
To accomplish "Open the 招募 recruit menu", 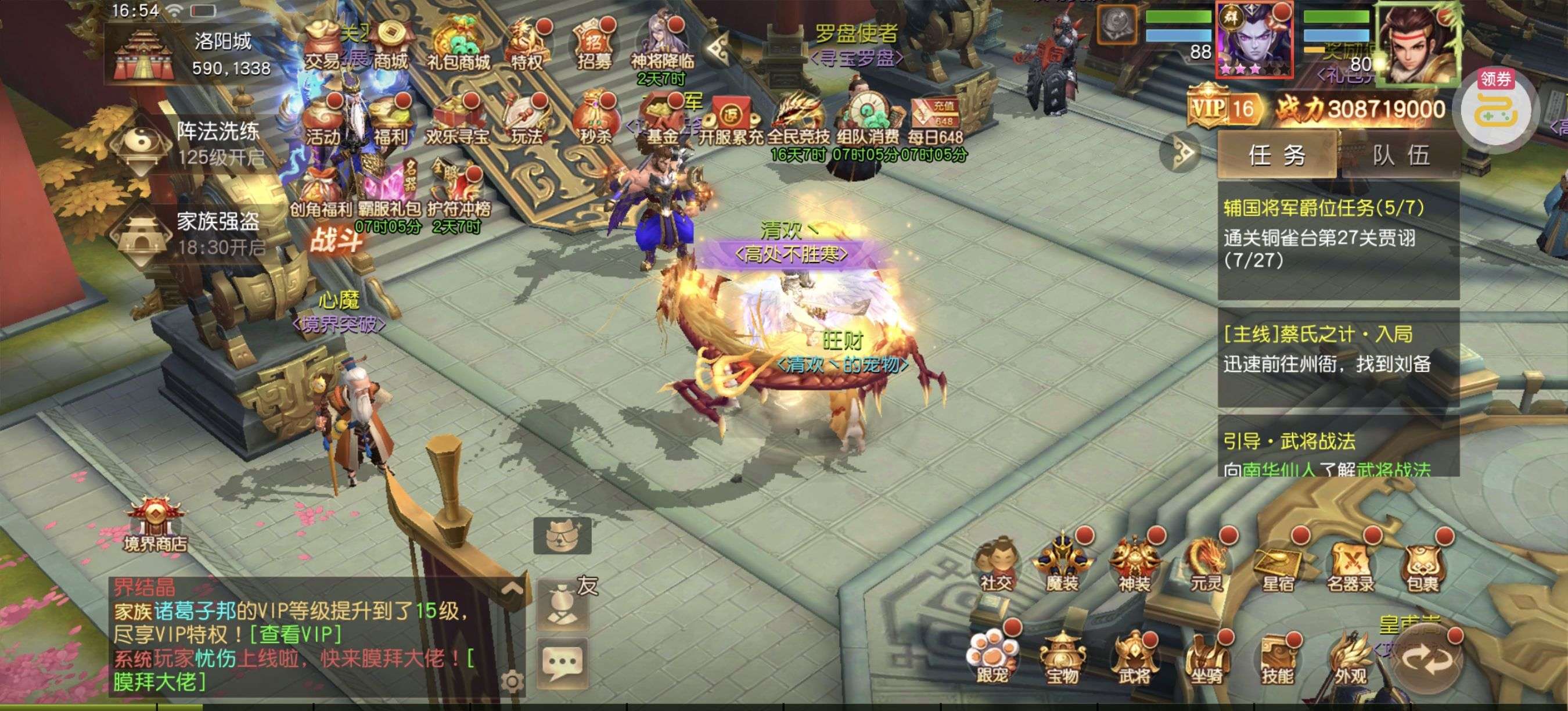I will click(594, 46).
